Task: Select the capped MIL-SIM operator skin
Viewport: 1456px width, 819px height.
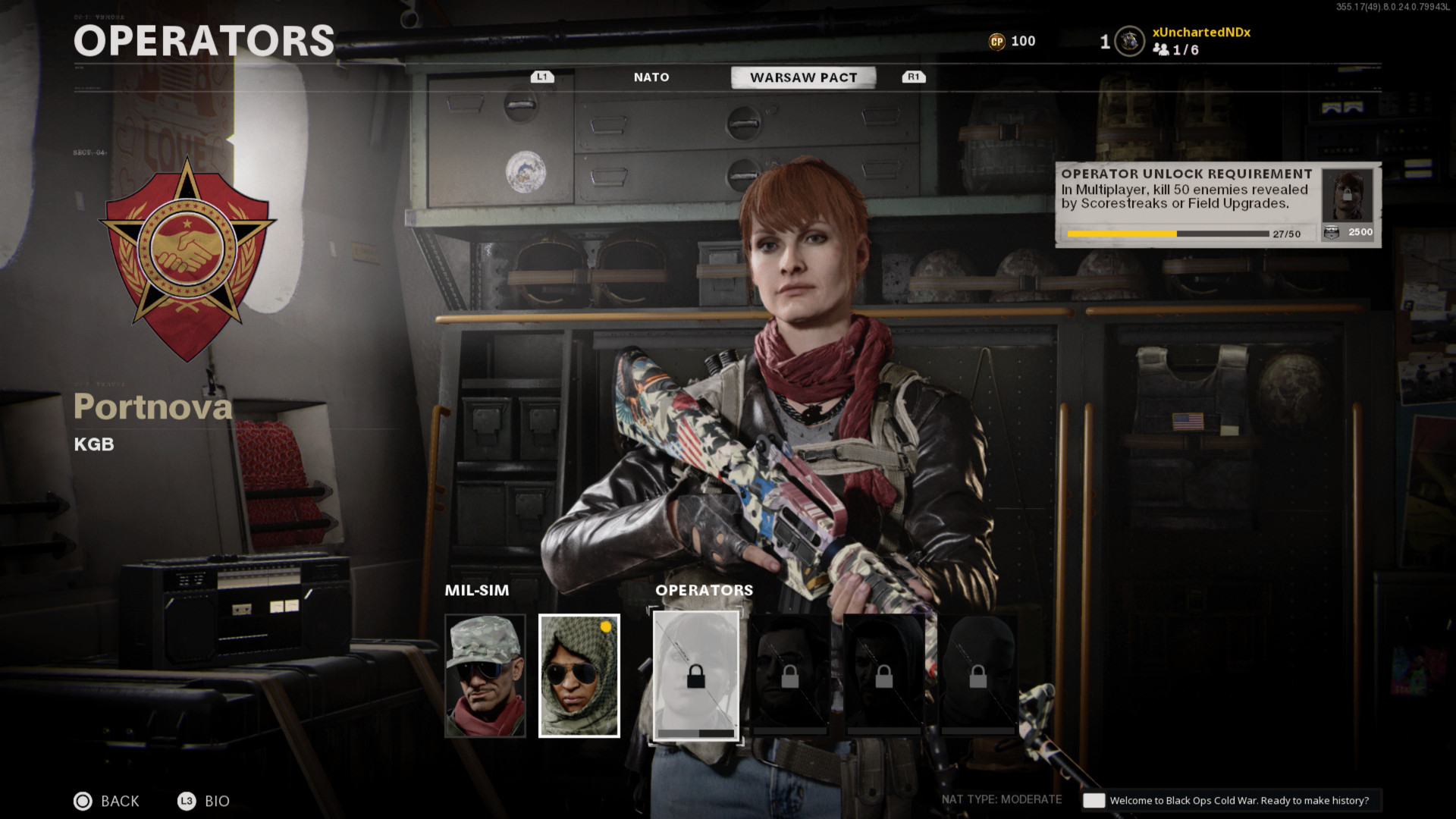Action: pyautogui.click(x=486, y=674)
